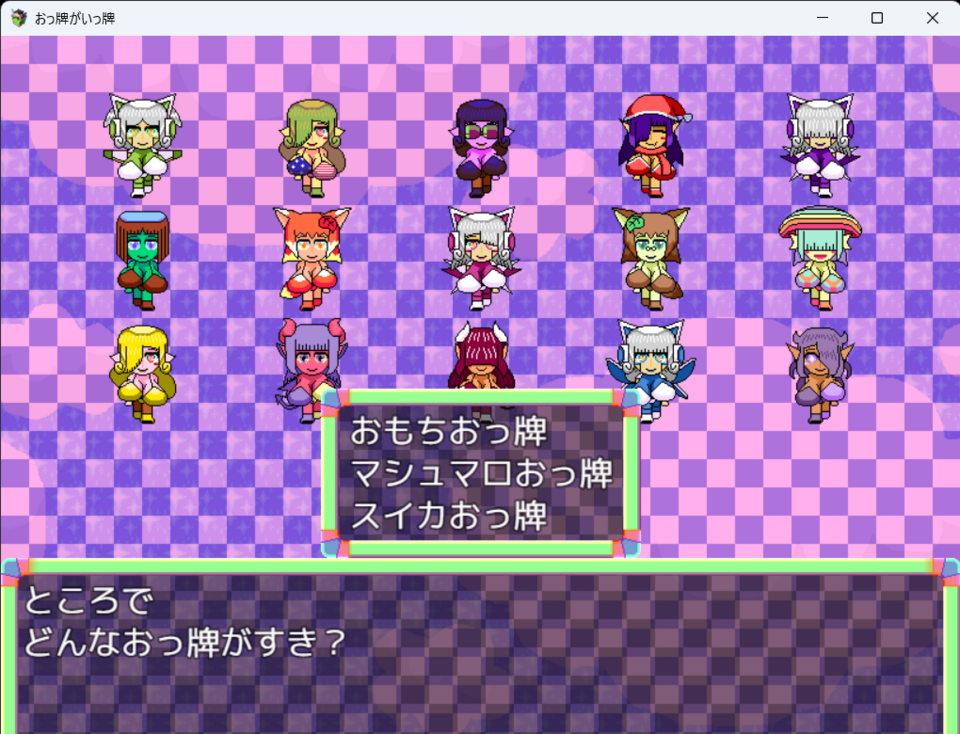Image resolution: width=960 pixels, height=734 pixels.
Task: Pick the スイカおっ牌 answer
Action: [x=449, y=515]
